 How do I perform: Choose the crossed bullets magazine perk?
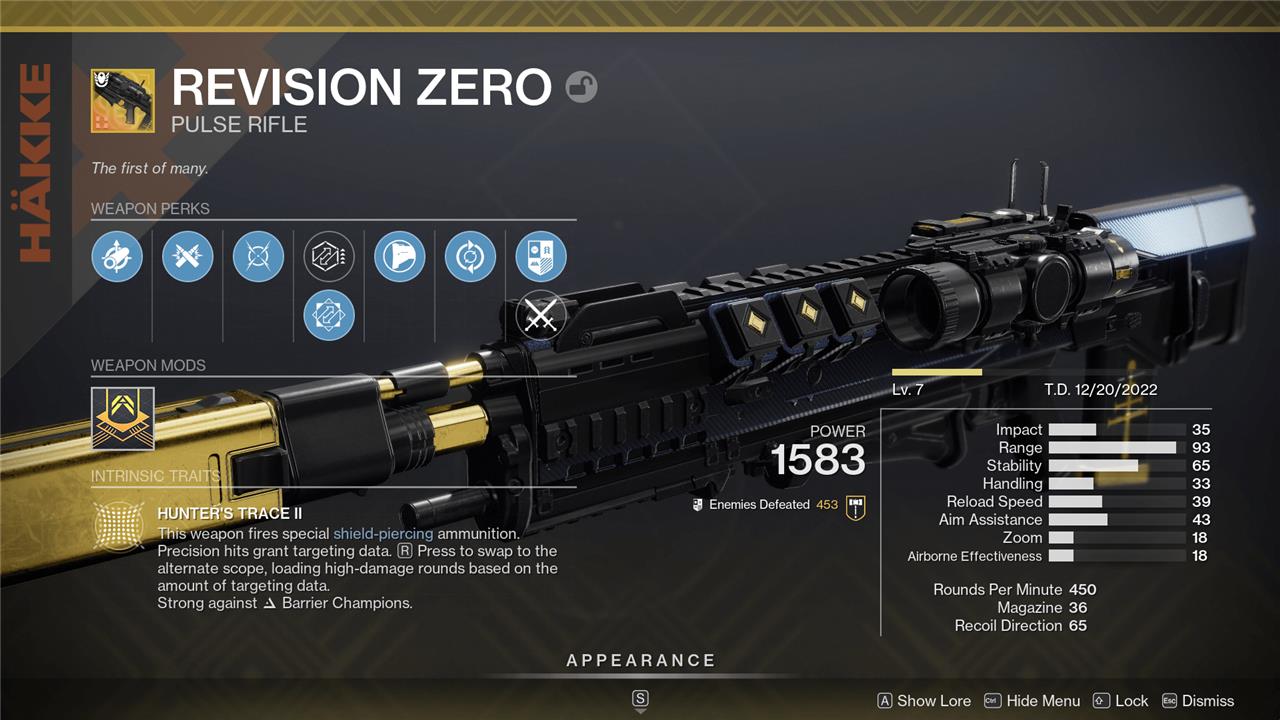[x=187, y=256]
